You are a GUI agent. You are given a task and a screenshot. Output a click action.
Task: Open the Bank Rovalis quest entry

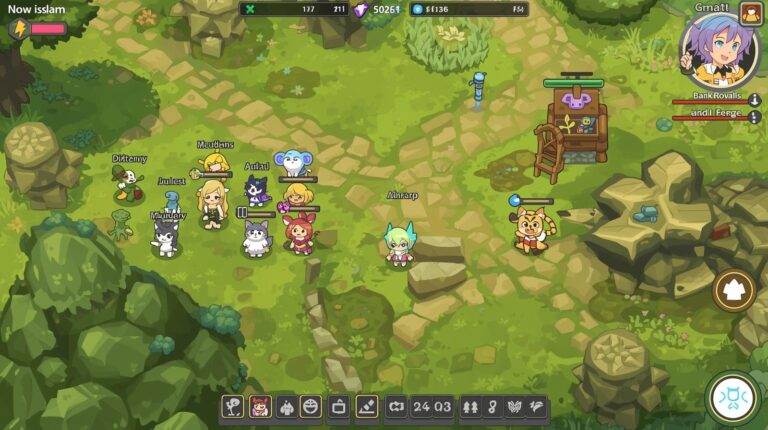710,96
